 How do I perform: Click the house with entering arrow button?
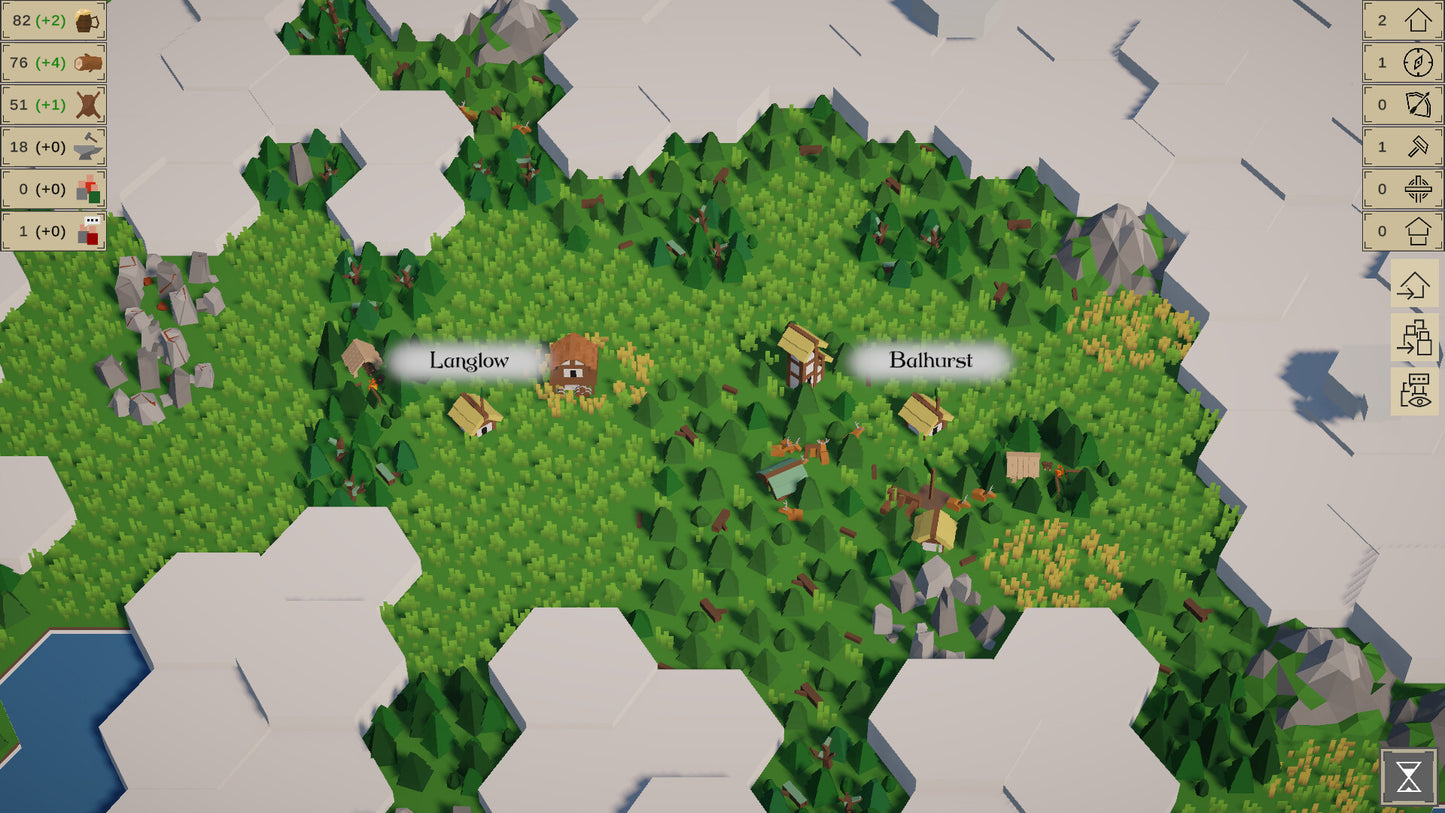click(1414, 284)
